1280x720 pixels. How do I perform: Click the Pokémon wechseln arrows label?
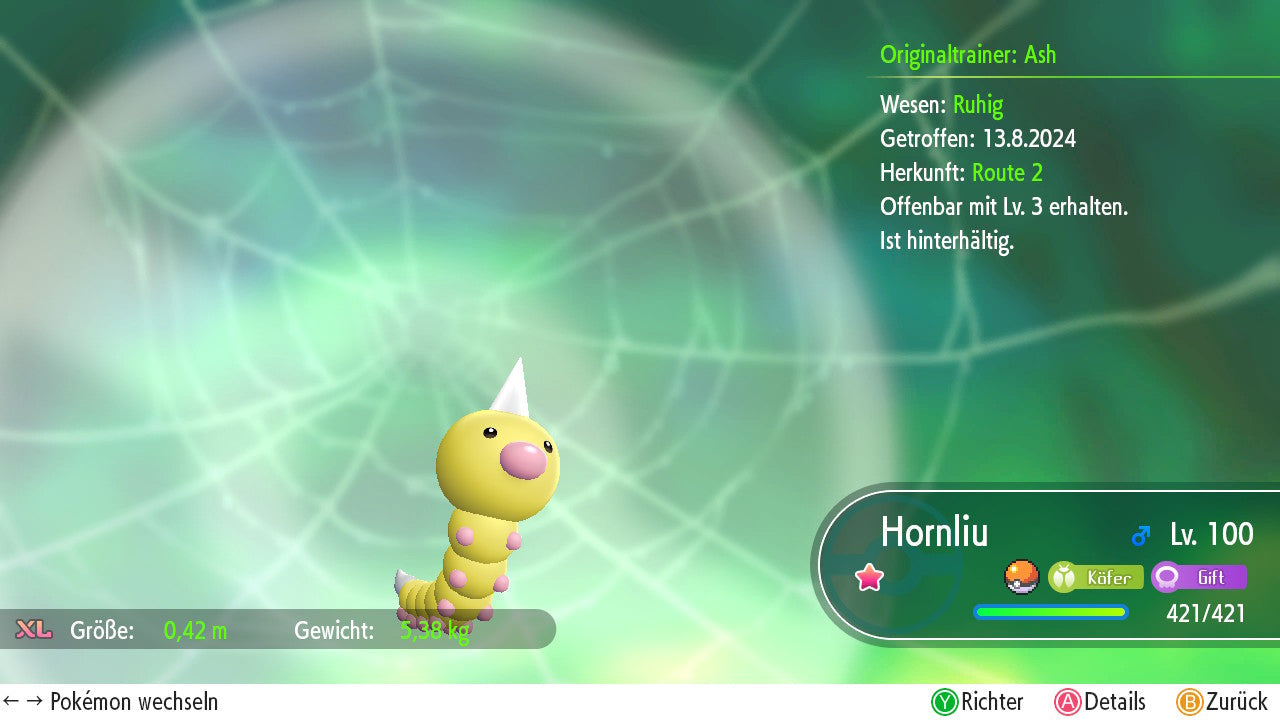(111, 702)
